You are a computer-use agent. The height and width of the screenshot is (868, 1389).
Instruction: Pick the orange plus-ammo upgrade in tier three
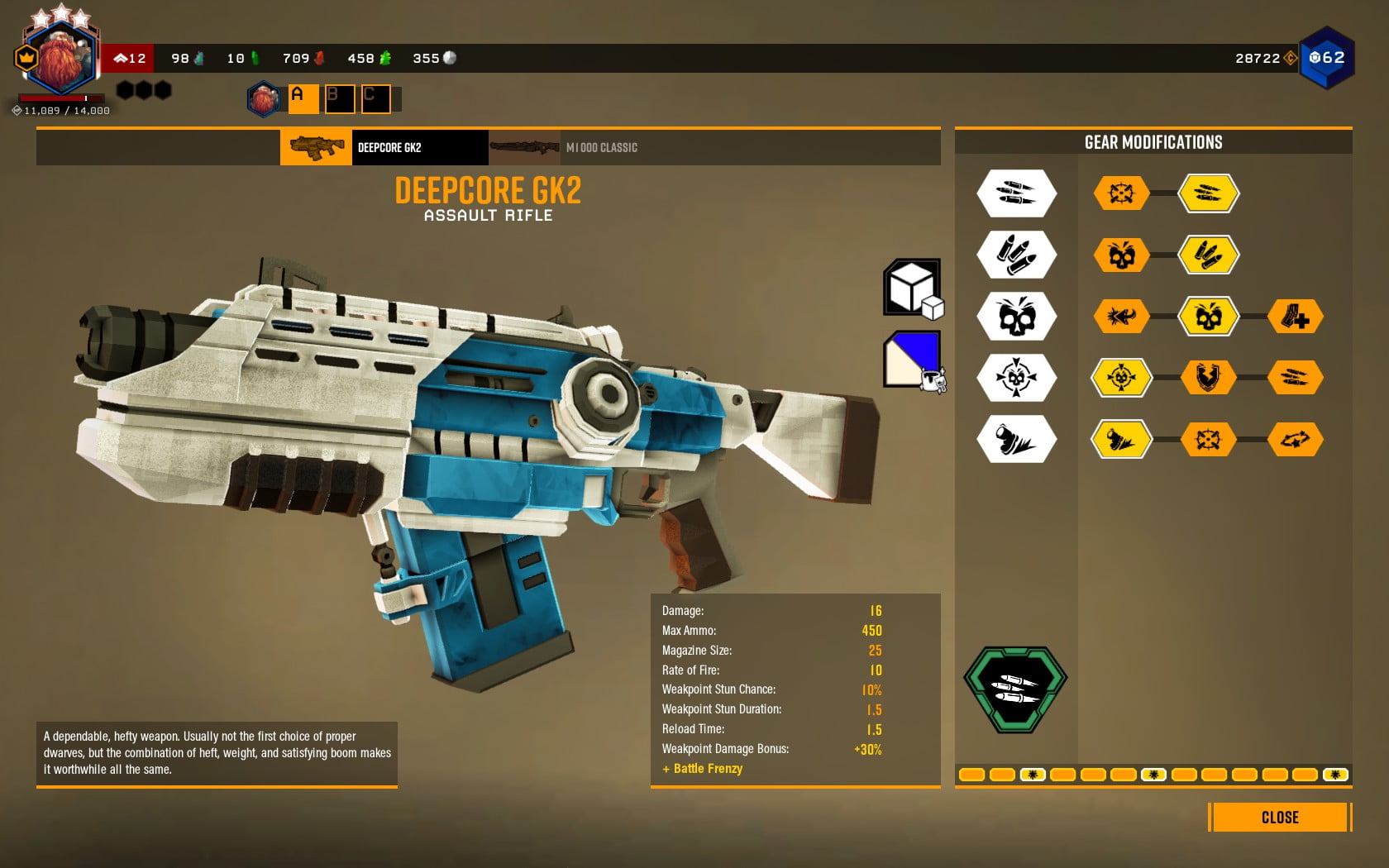point(1295,317)
